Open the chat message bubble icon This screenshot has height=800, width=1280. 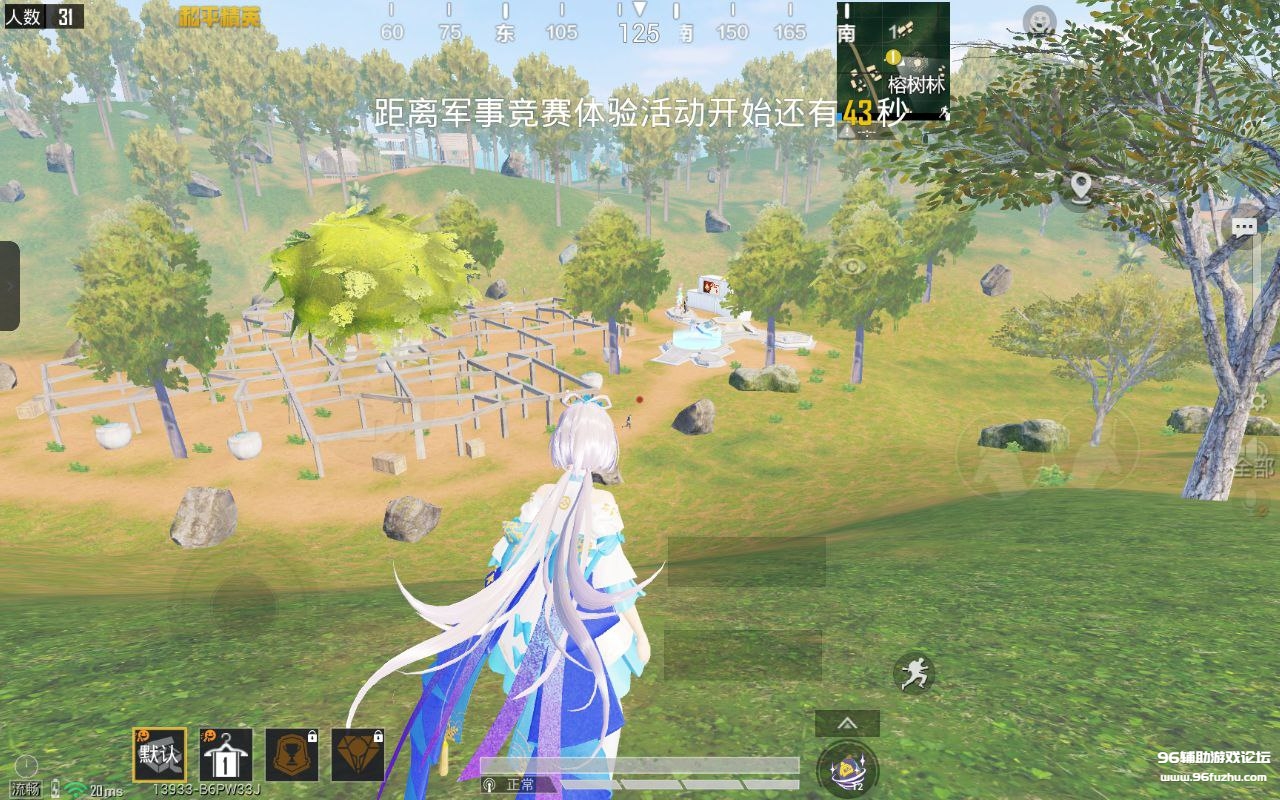pos(1244,227)
